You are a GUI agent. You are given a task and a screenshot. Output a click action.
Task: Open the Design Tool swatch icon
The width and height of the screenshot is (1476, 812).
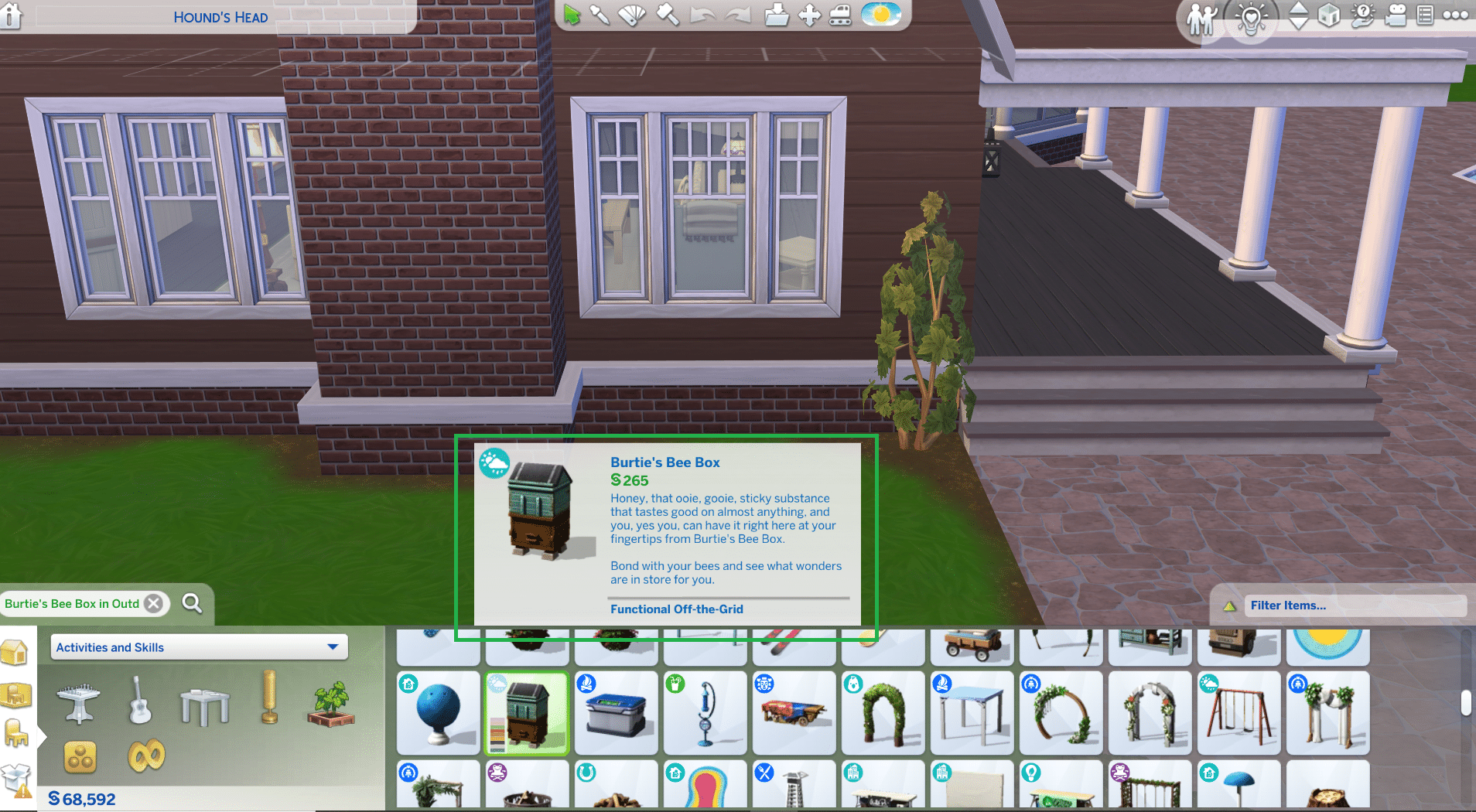point(632,15)
